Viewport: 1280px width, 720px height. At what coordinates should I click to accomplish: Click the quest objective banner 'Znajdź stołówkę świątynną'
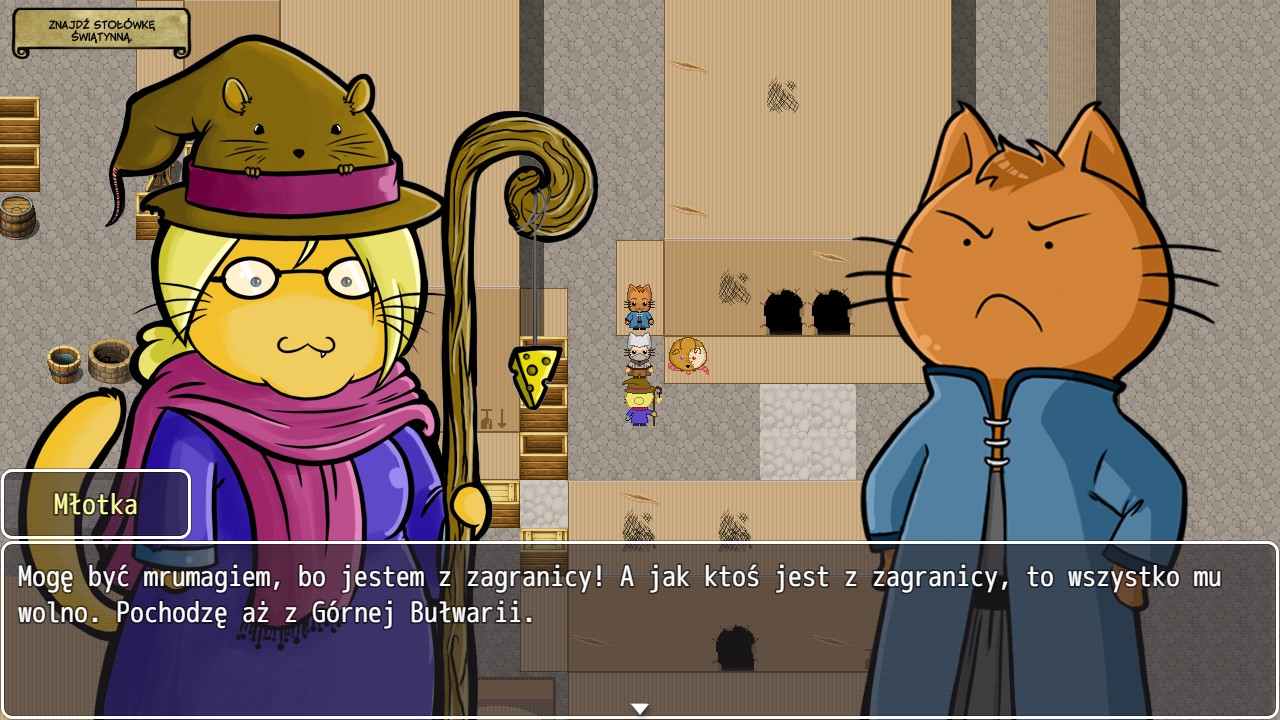coord(101,32)
